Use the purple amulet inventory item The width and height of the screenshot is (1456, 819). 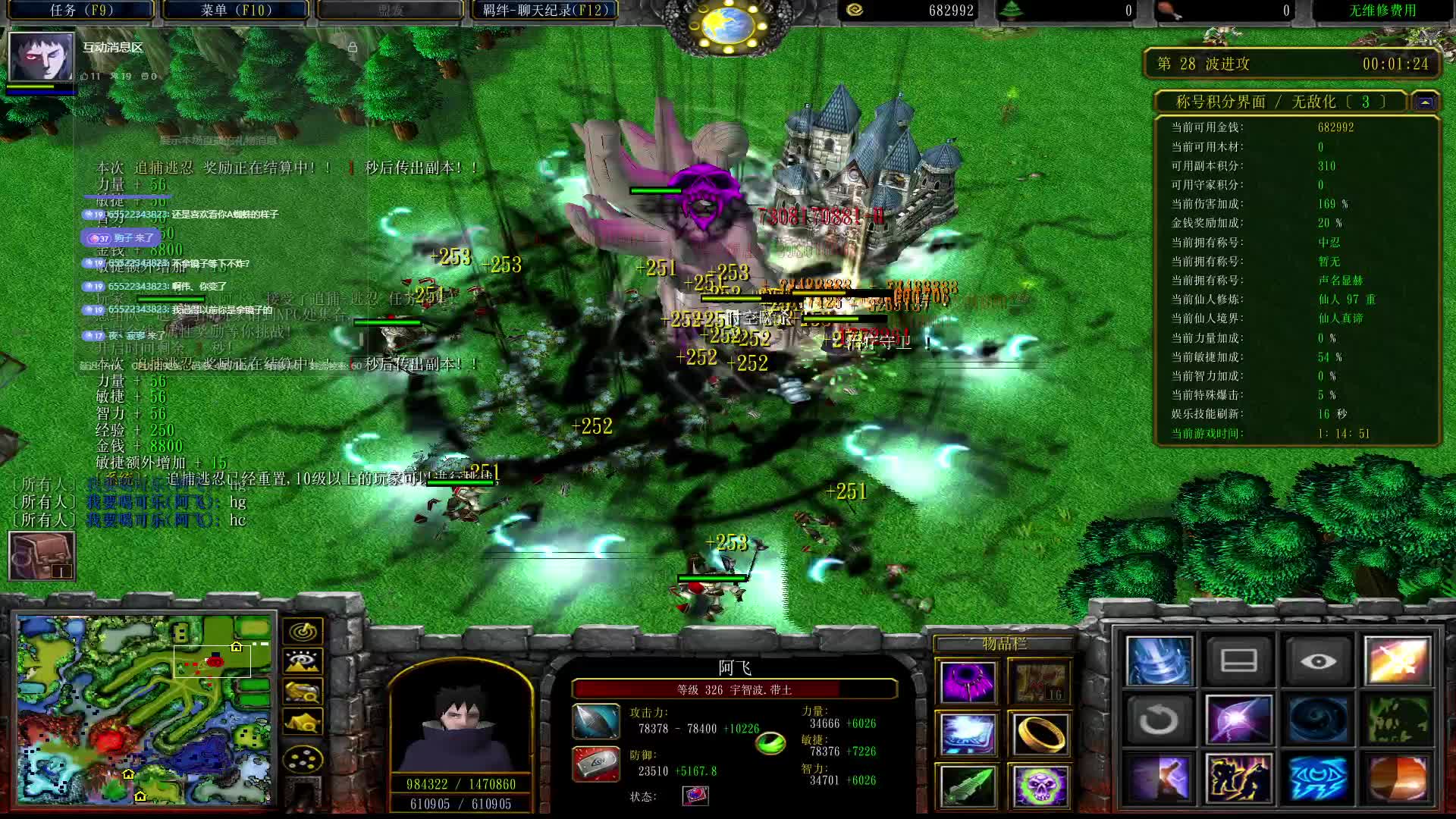(967, 682)
